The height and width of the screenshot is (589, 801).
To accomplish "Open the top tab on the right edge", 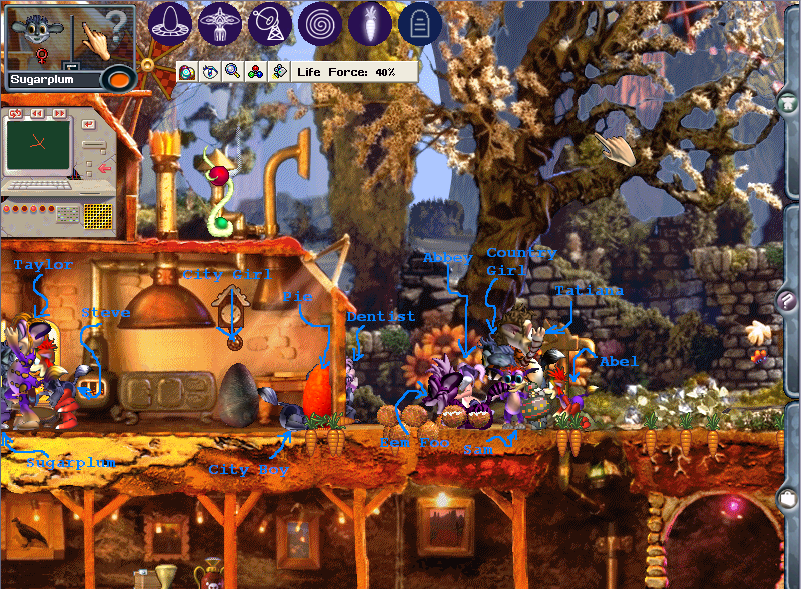I will click(788, 103).
